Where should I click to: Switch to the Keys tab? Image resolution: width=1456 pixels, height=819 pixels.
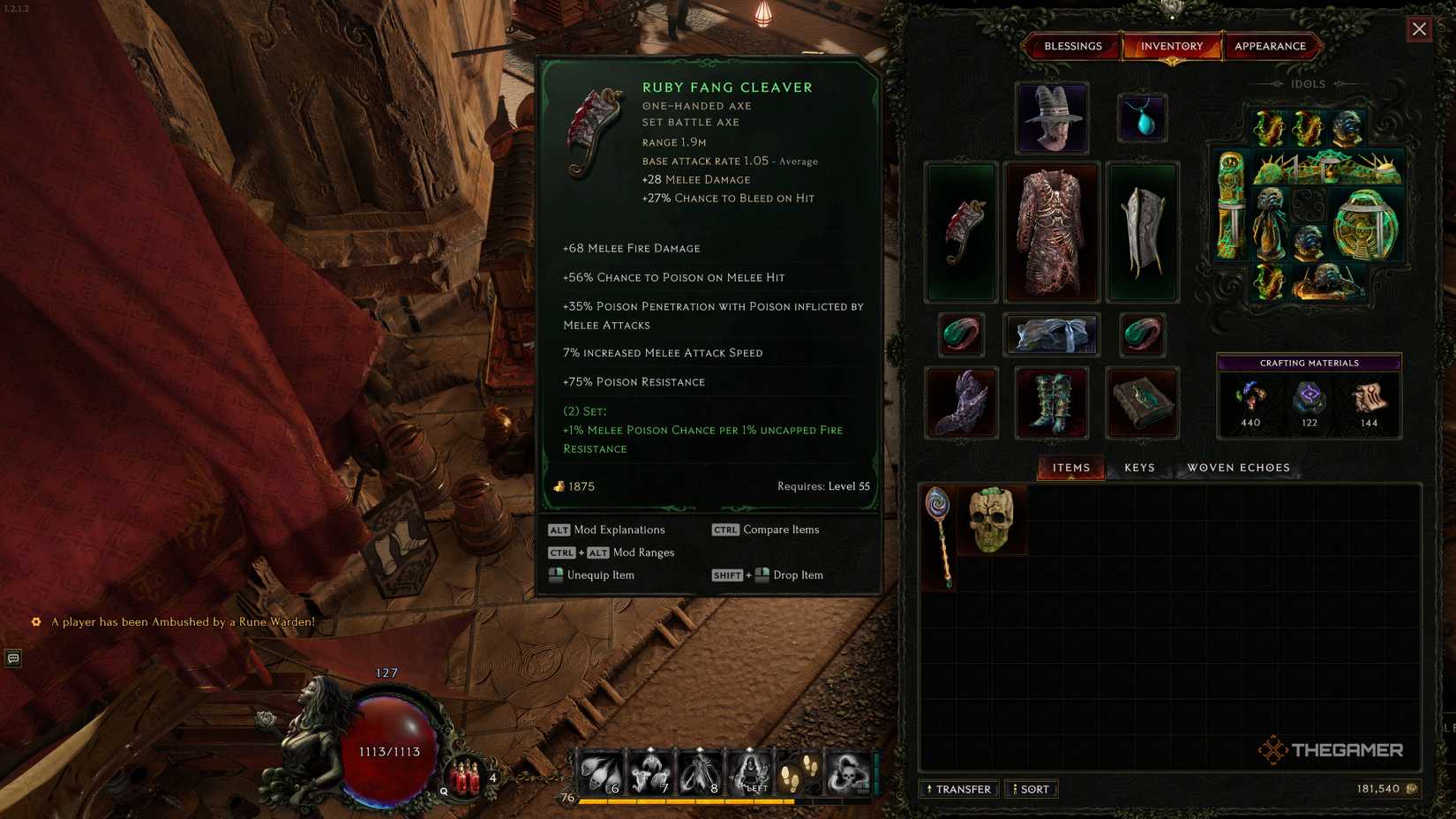click(x=1137, y=468)
